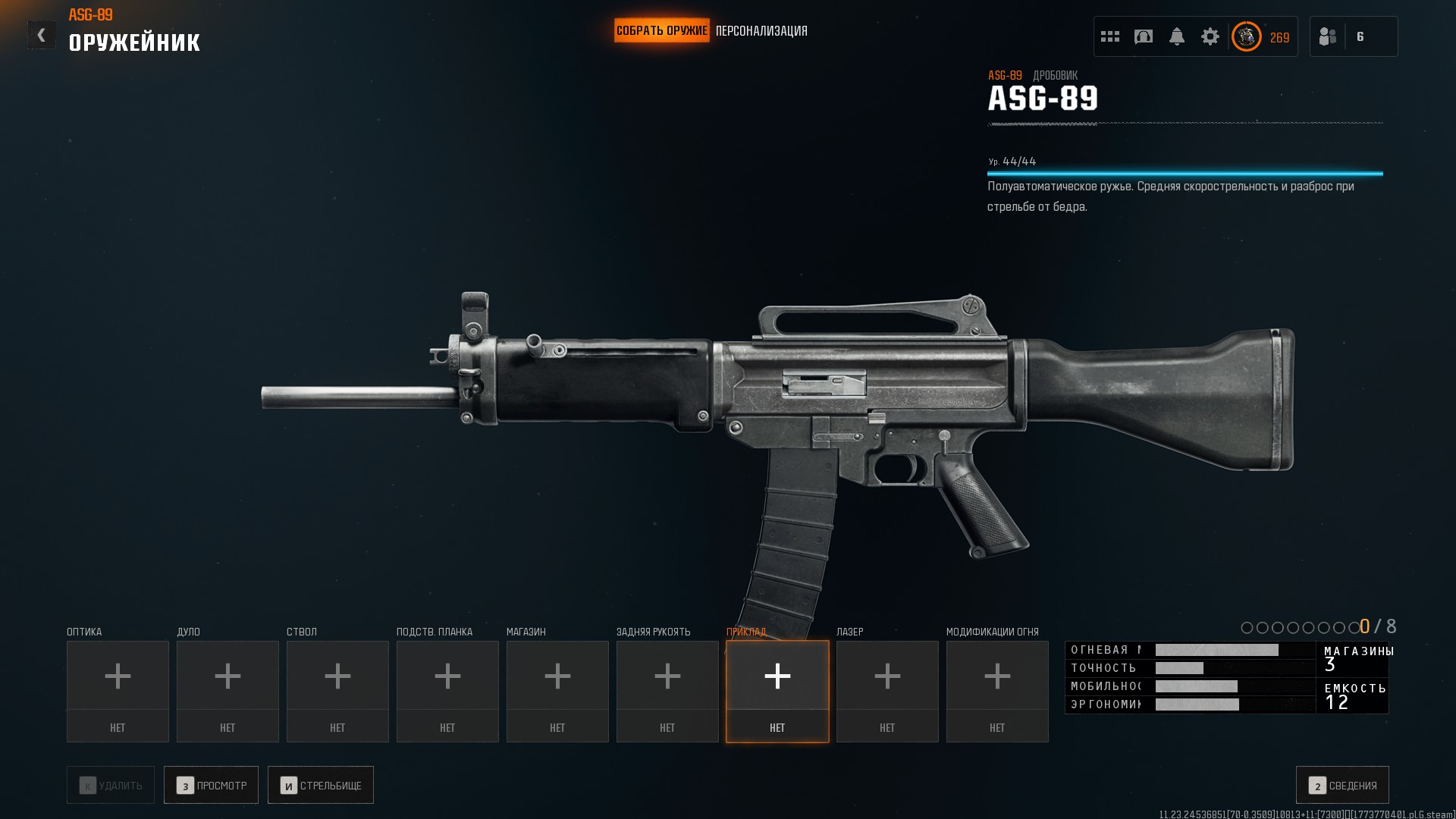Image resolution: width=1456 pixels, height=819 pixels.
Task: Enter the Стрельбище firing range
Action: (320, 785)
